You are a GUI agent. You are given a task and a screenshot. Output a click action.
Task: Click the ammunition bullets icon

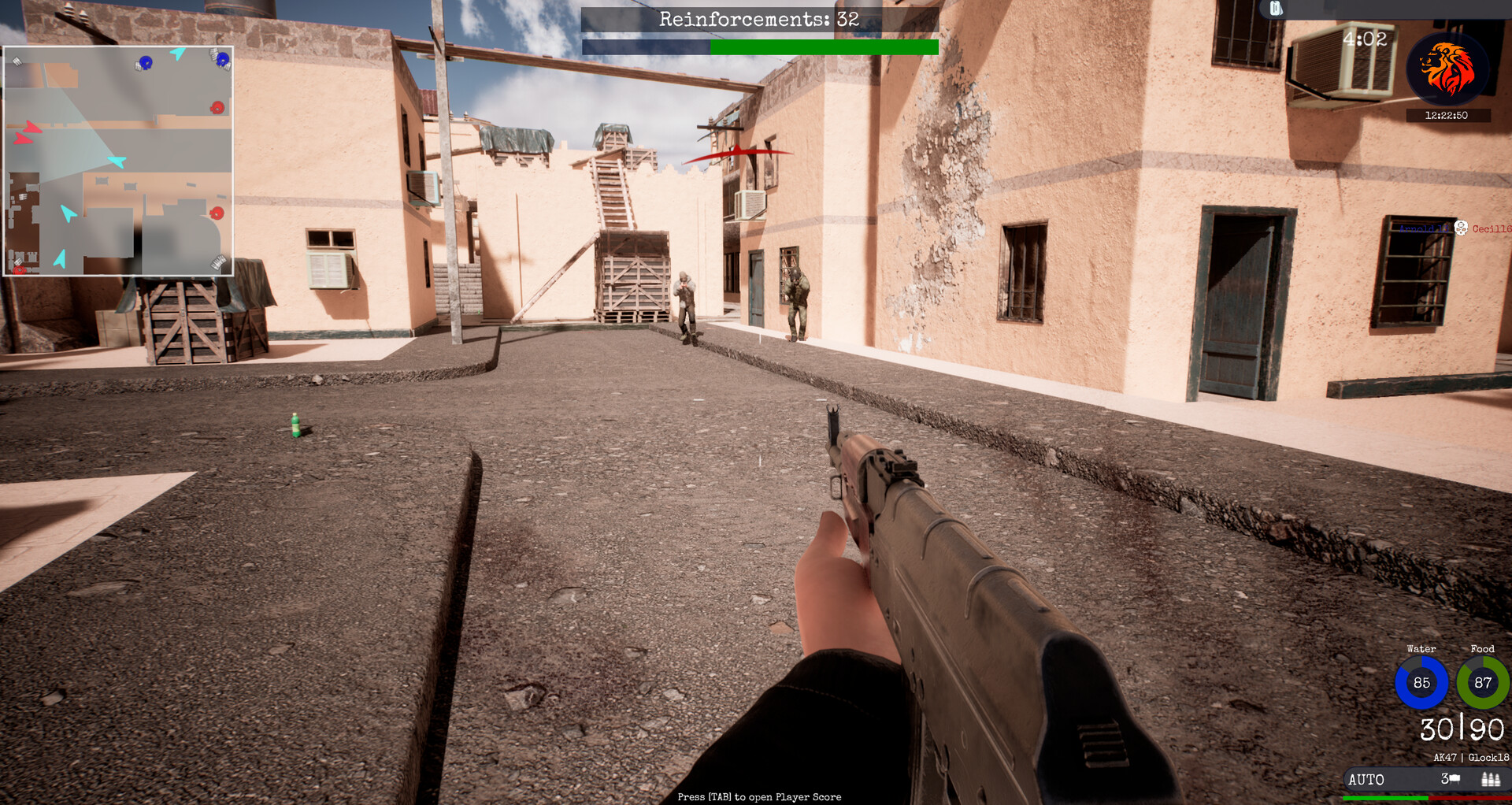point(1492,780)
